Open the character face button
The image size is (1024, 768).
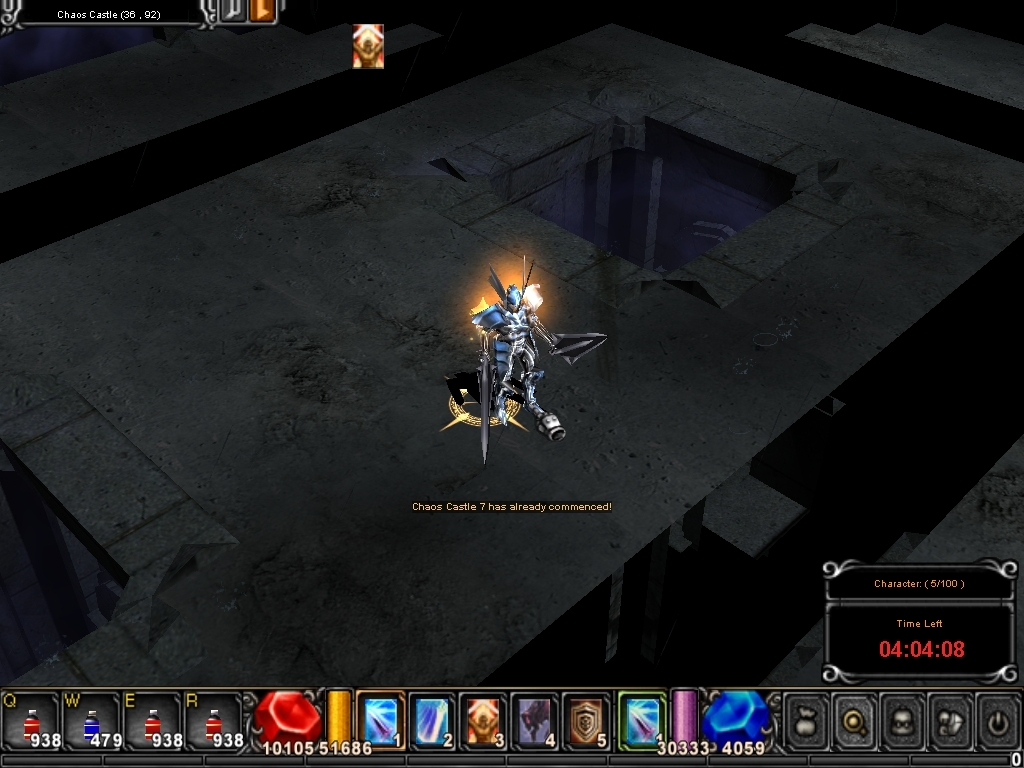point(903,720)
